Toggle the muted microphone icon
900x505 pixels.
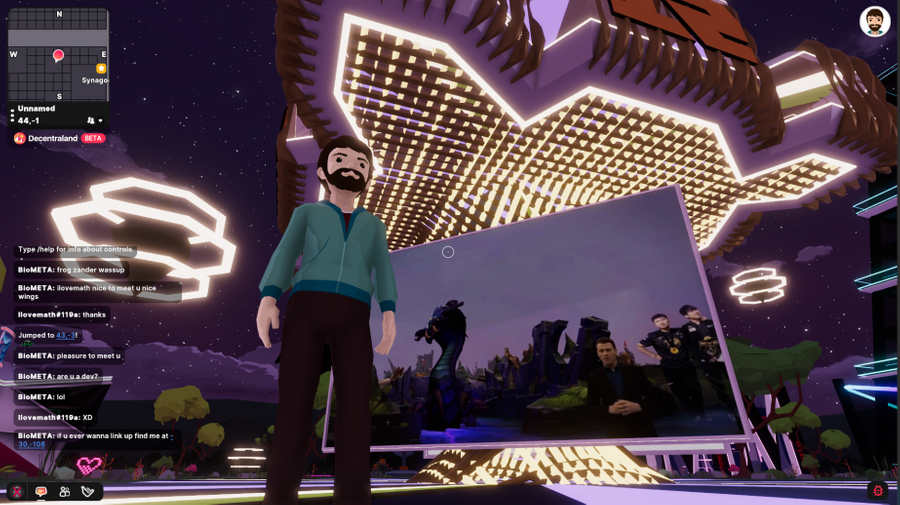(18, 491)
